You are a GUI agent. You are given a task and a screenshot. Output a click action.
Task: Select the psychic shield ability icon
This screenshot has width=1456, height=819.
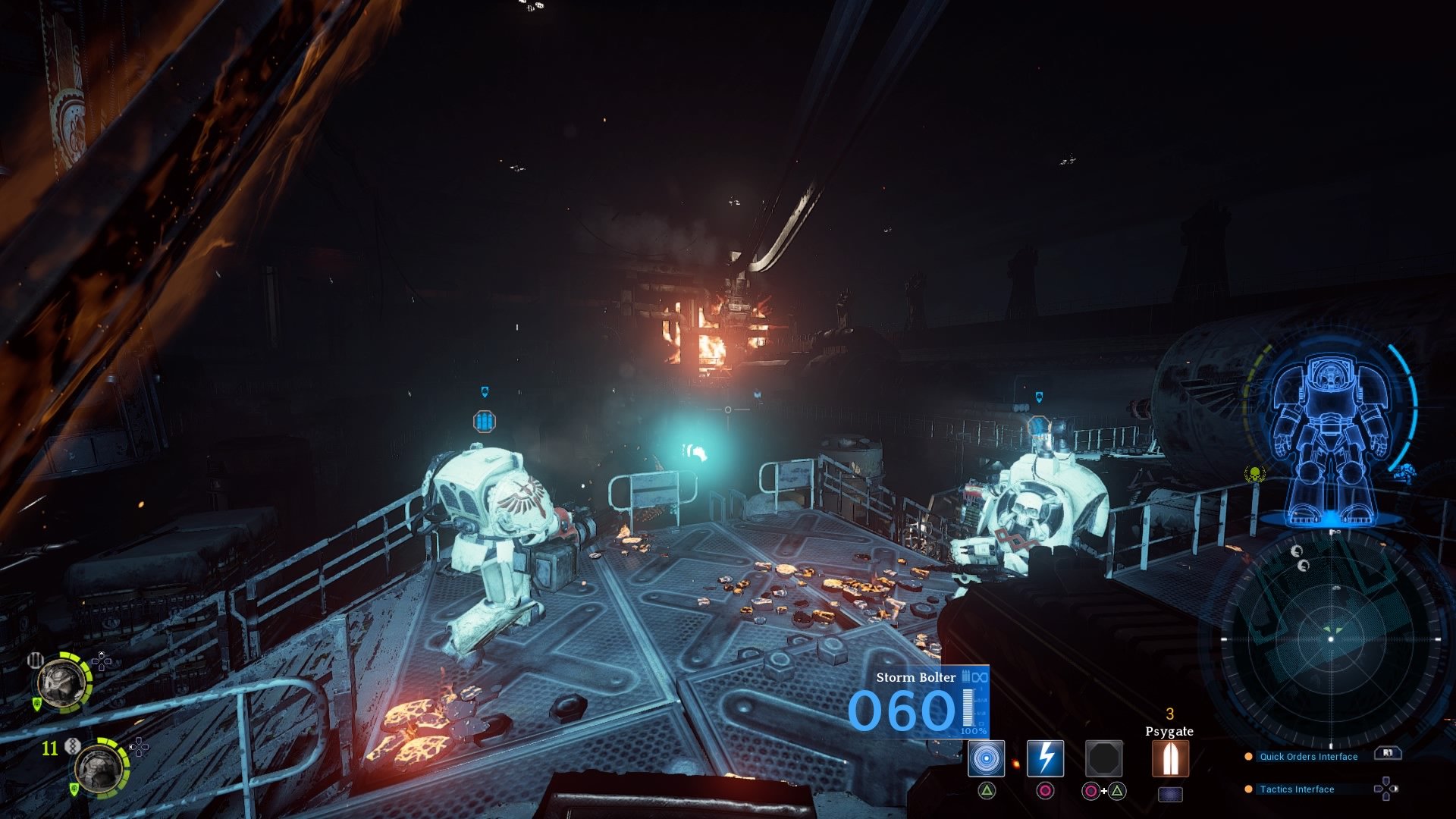[x=986, y=760]
